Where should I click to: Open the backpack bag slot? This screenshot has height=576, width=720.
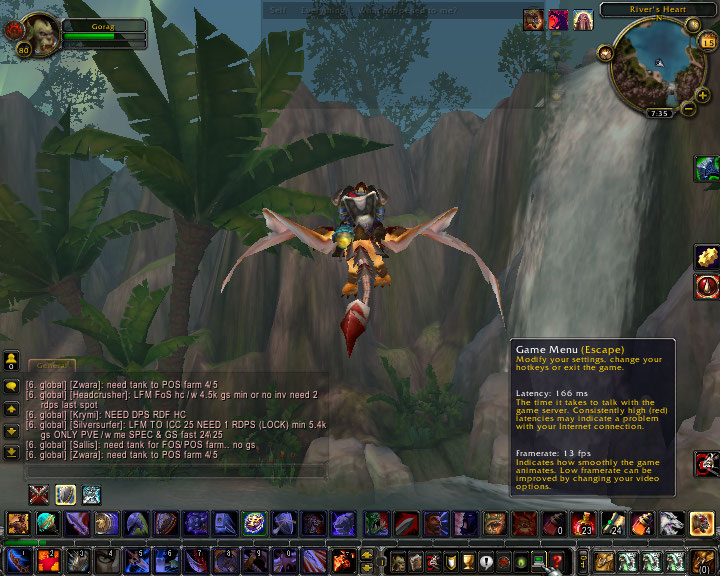tap(704, 561)
